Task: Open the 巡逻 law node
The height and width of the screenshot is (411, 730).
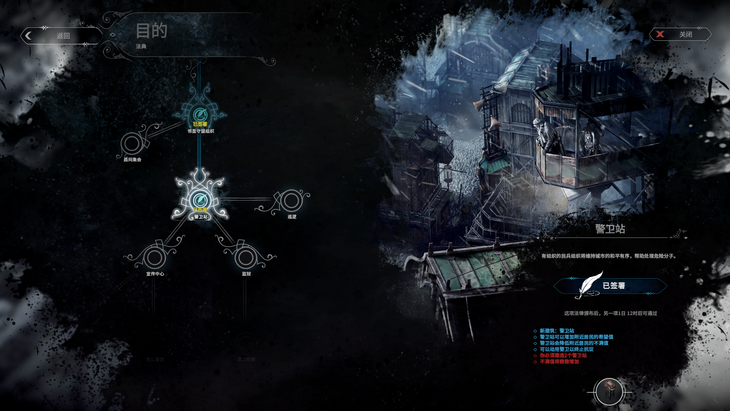Action: (x=290, y=200)
